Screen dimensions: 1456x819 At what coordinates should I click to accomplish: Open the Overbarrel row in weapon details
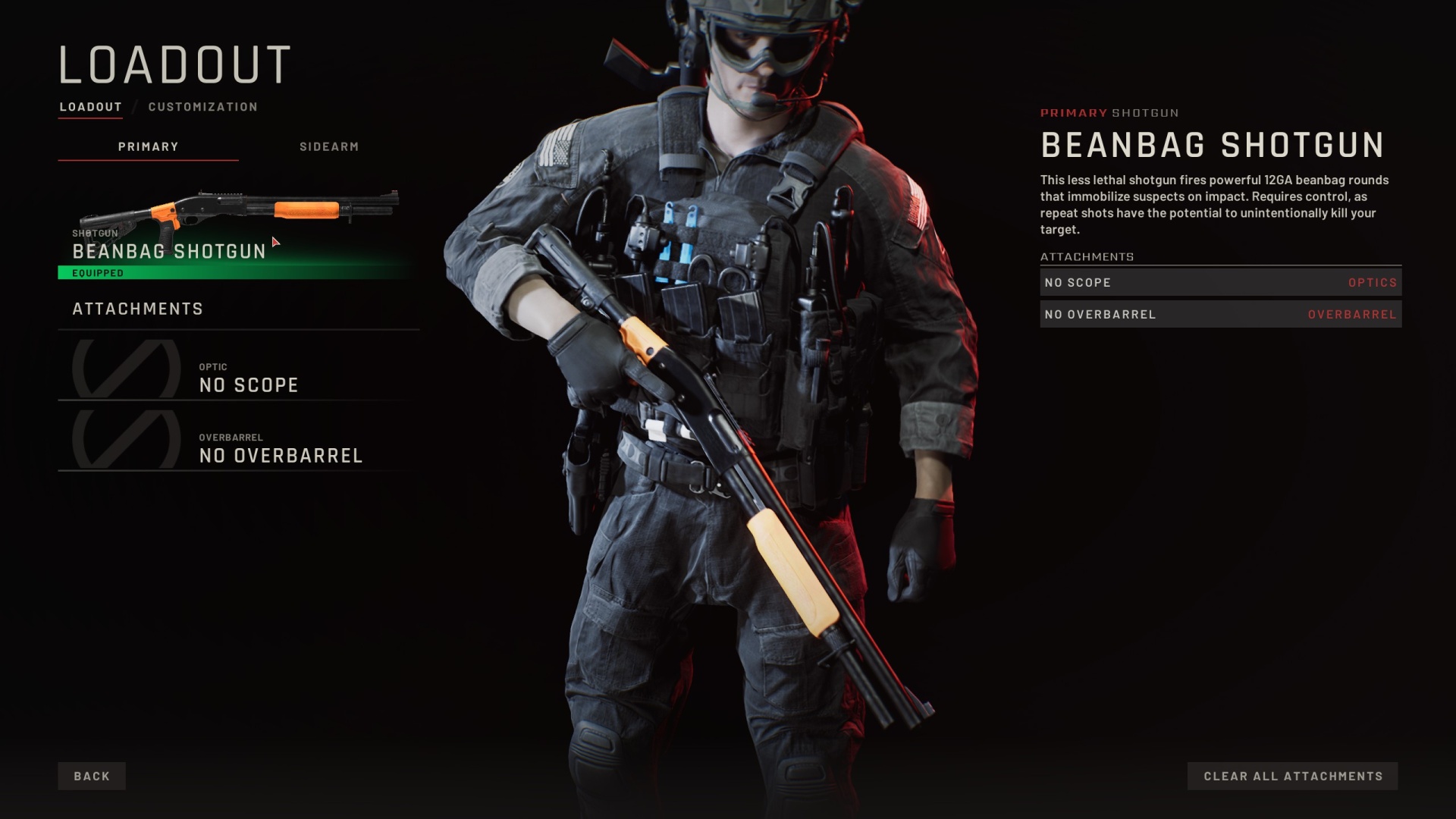click(1220, 314)
